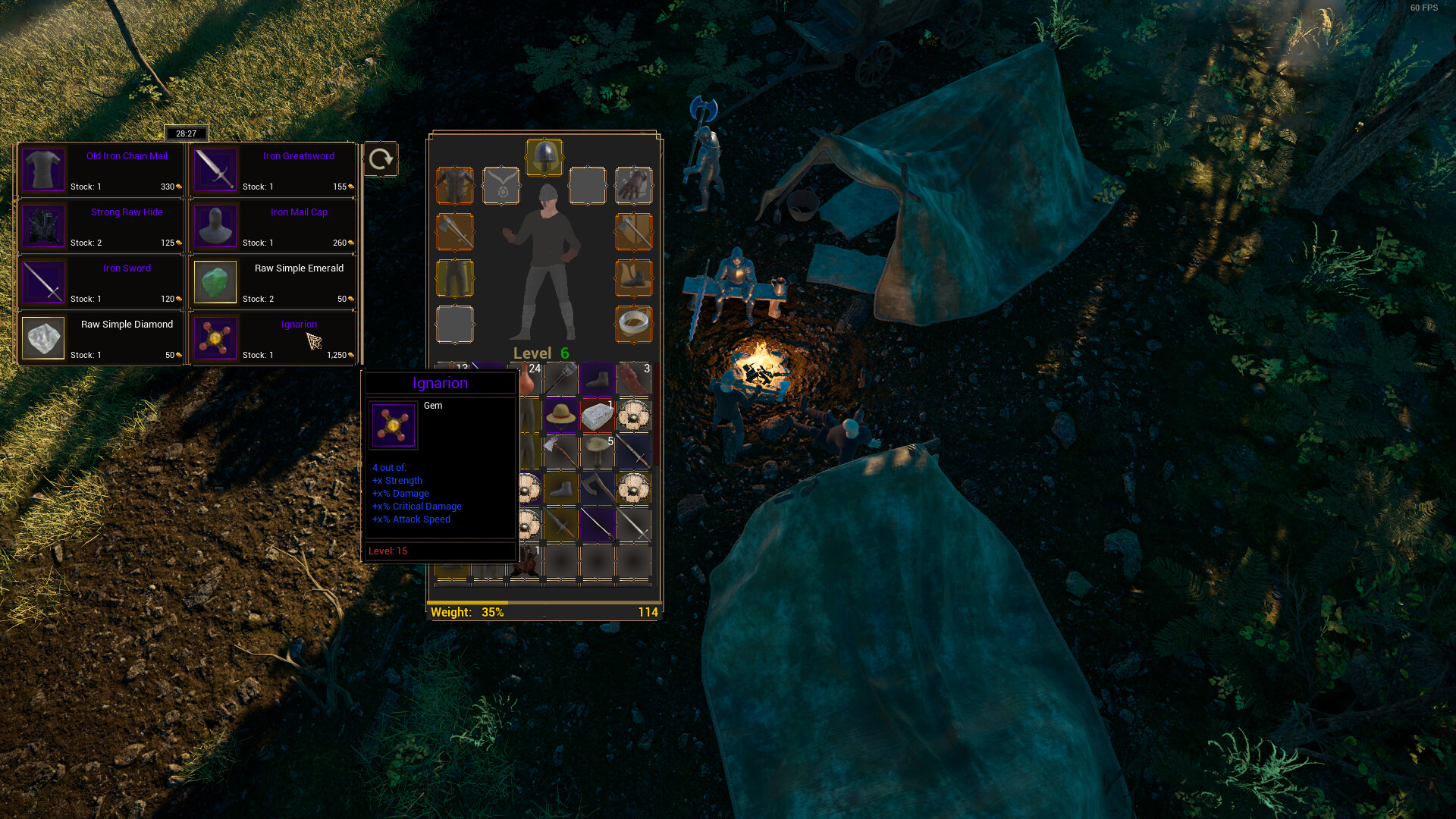Click the raw meat stack in inventory
This screenshot has height=819, width=1456.
[x=634, y=379]
